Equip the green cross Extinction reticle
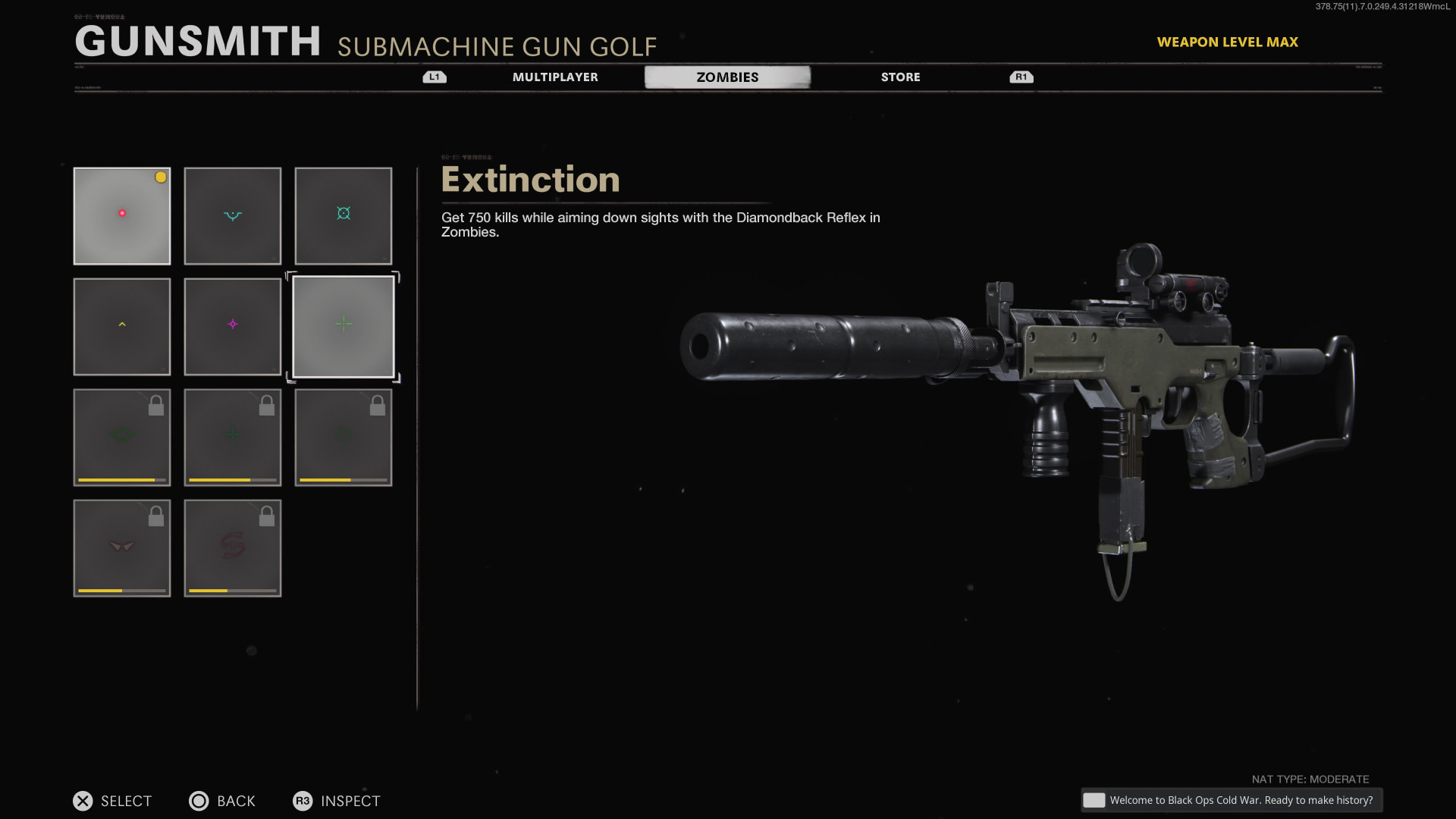The image size is (1456, 819). point(344,327)
